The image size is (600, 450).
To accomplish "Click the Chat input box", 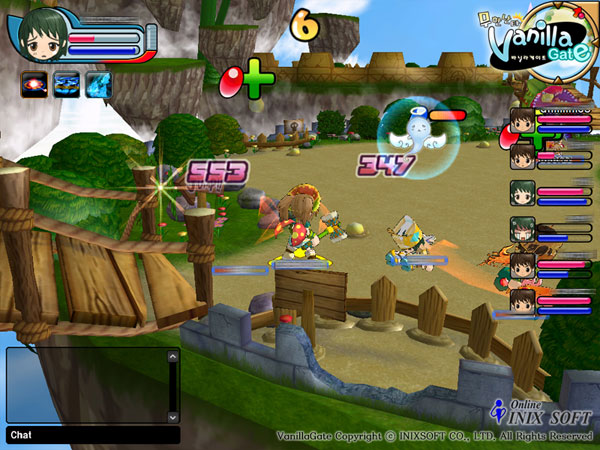I will click(93, 435).
